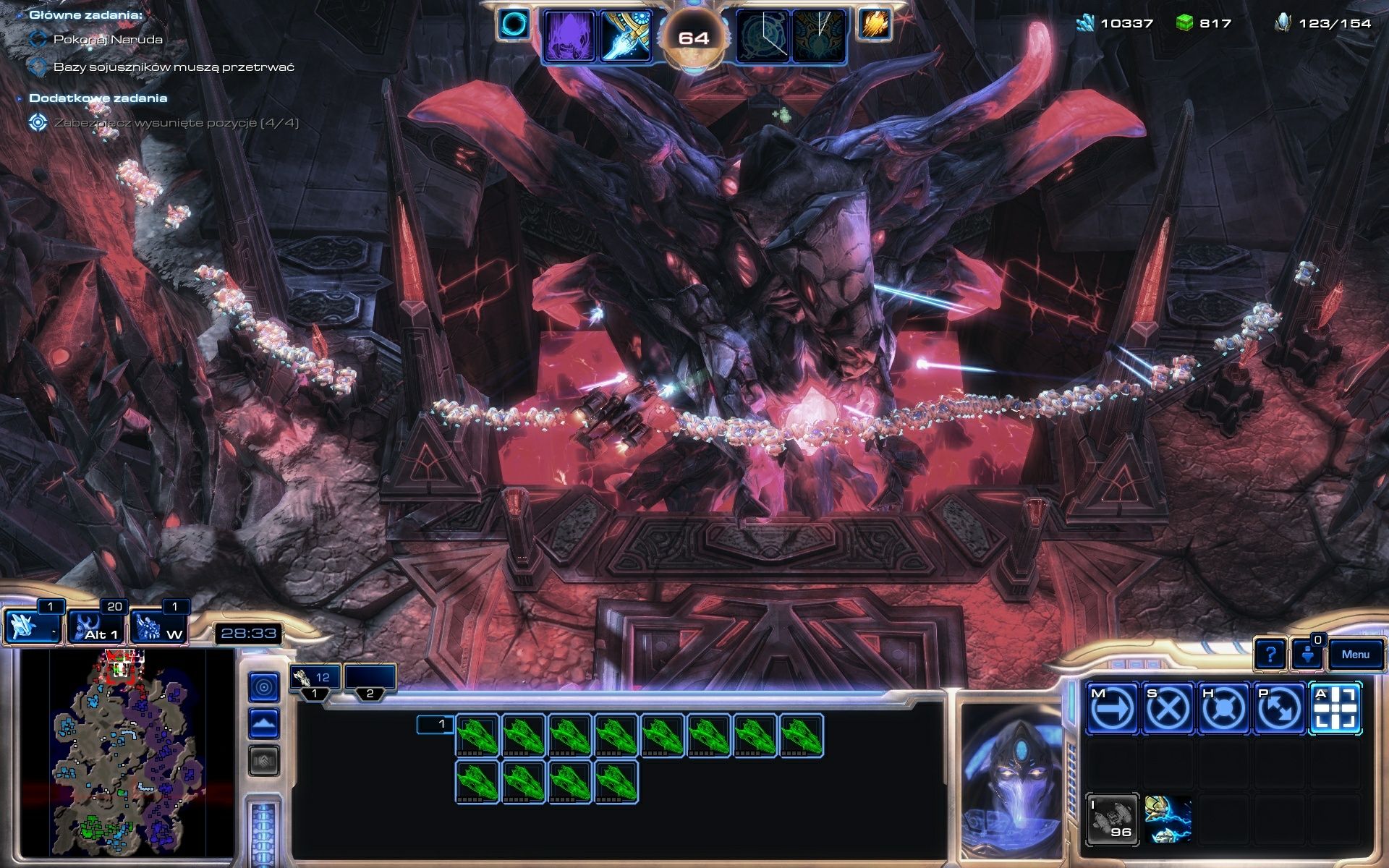
Task: Toggle terrain view on the minimap panel
Action: (x=264, y=720)
